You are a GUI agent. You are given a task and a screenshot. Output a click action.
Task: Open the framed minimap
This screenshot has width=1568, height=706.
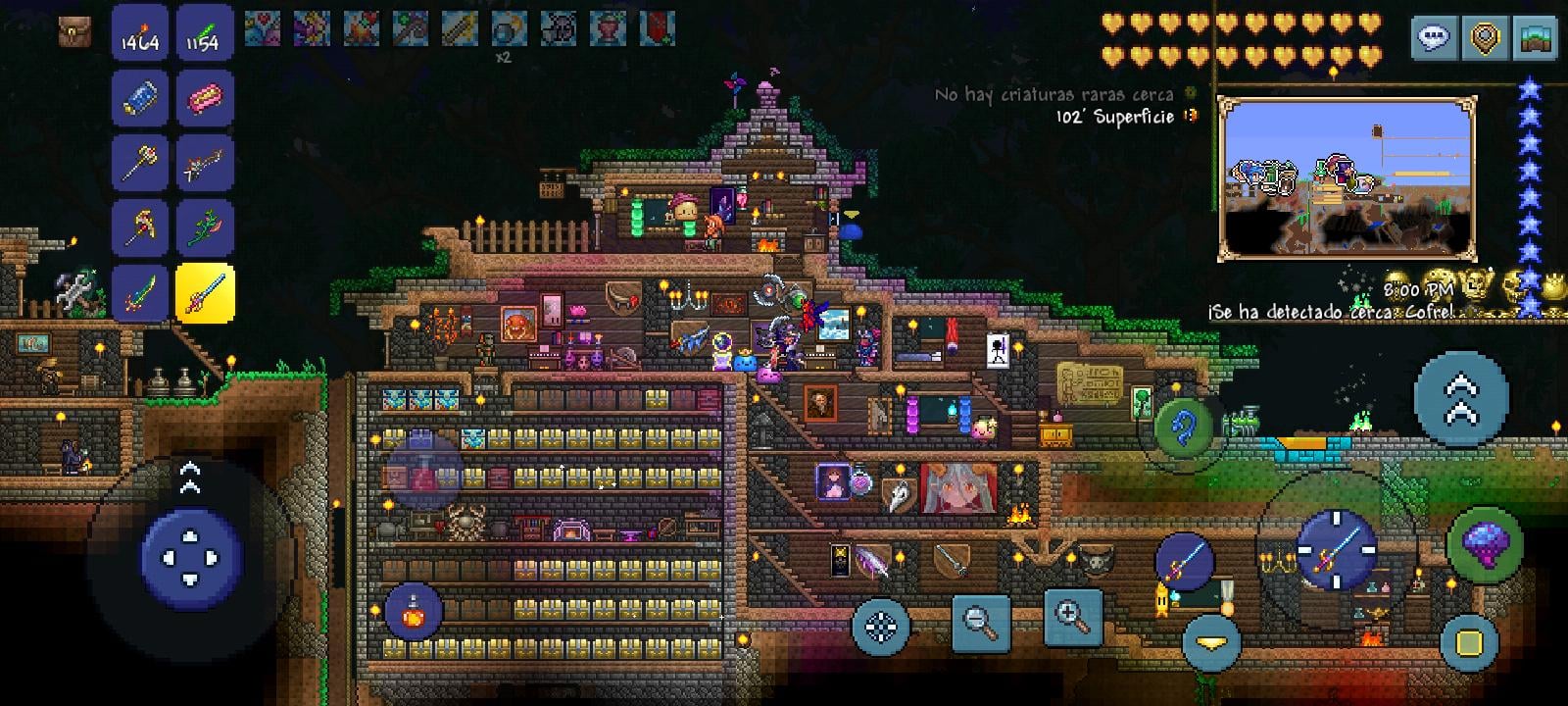(1347, 178)
